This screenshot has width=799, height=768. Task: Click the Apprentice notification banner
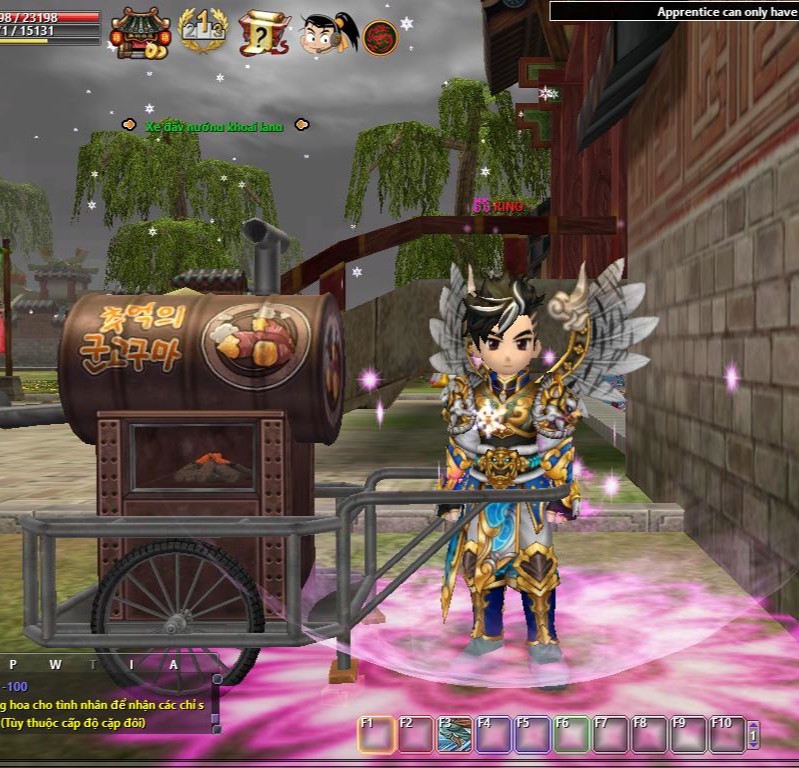click(x=674, y=12)
